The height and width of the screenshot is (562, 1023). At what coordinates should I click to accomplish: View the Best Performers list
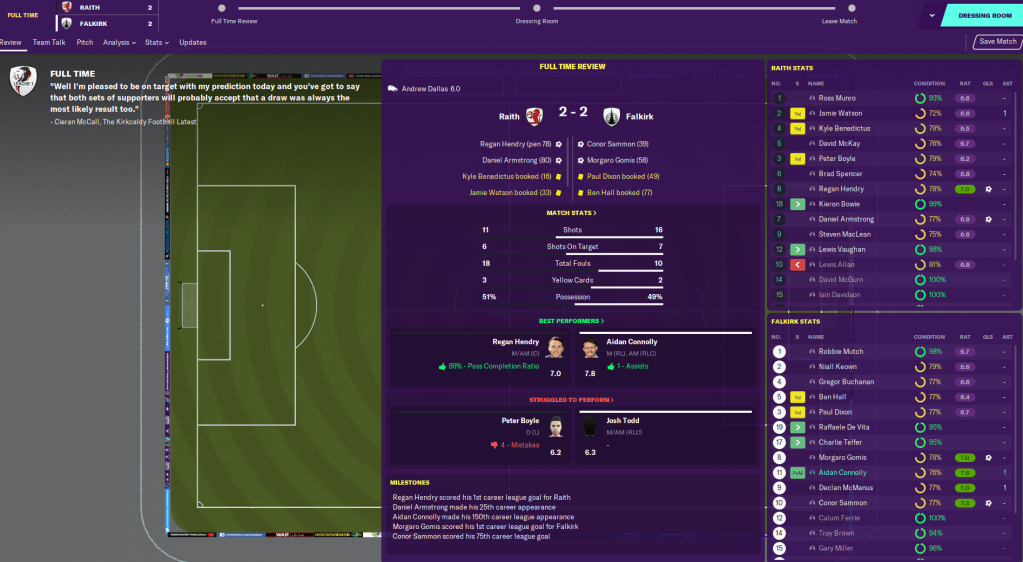572,321
